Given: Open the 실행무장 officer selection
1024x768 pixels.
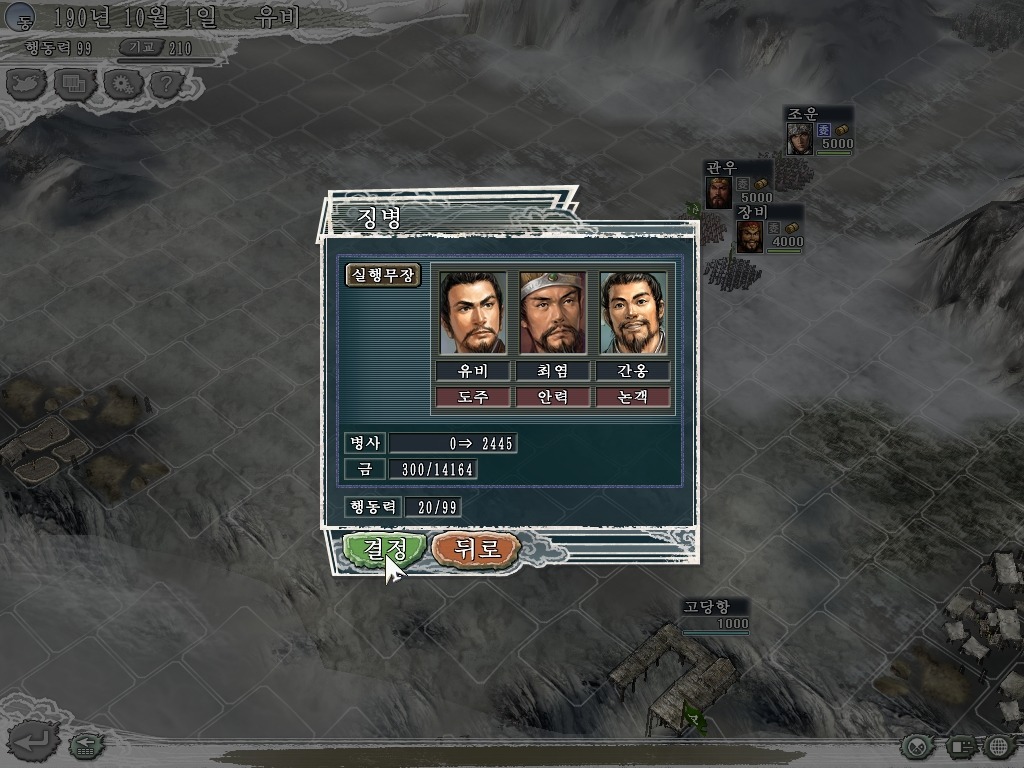Looking at the screenshot, I should tap(383, 275).
